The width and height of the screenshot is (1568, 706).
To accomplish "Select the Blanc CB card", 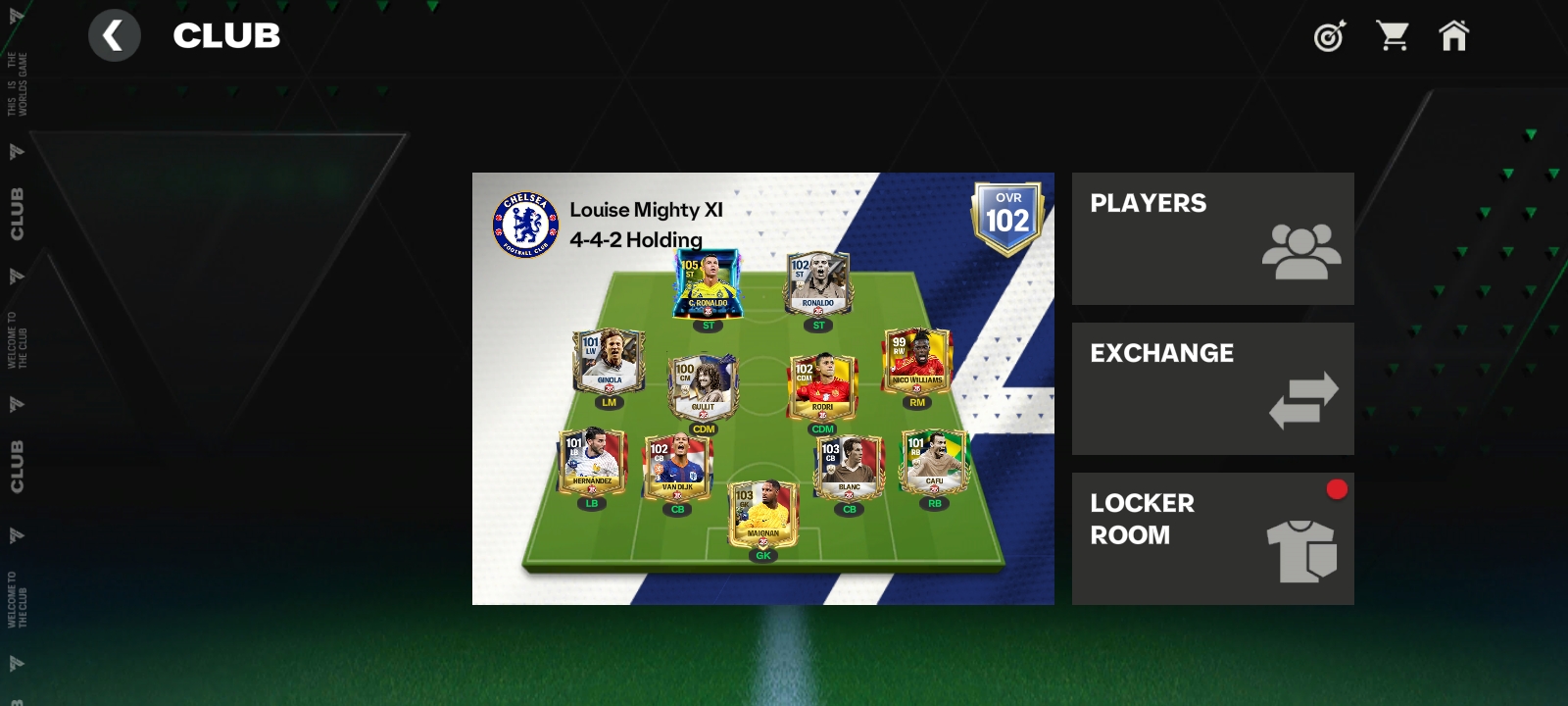I will 849,467.
